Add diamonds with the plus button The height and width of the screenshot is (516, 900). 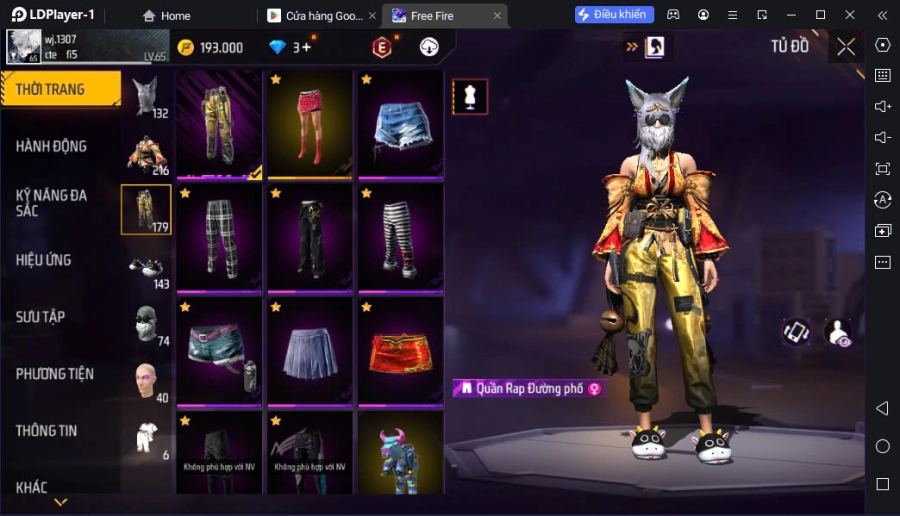click(x=307, y=47)
